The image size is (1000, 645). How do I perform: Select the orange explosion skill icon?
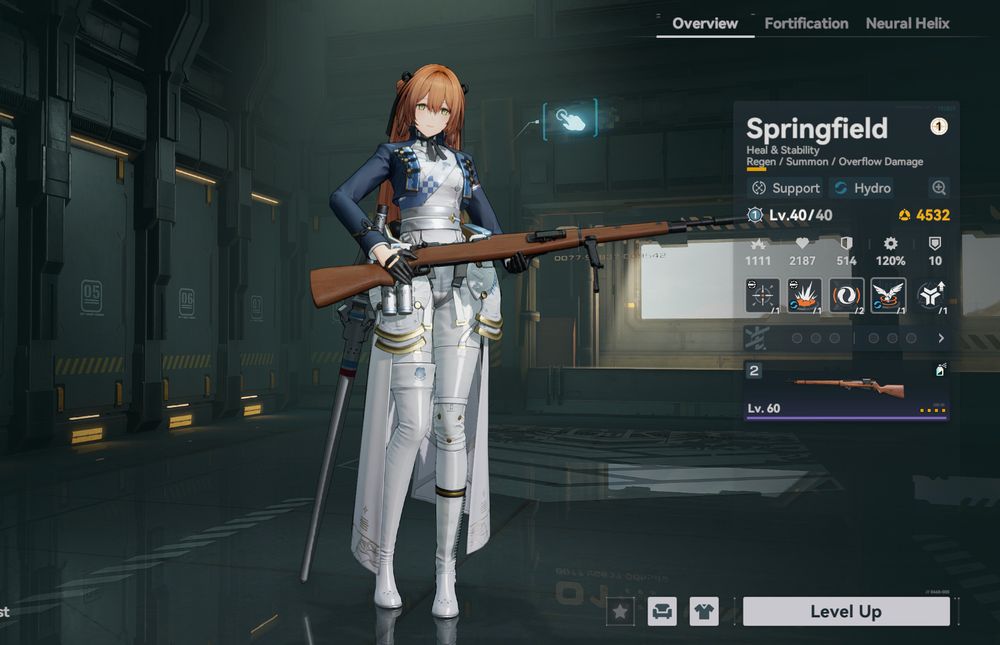coord(805,295)
